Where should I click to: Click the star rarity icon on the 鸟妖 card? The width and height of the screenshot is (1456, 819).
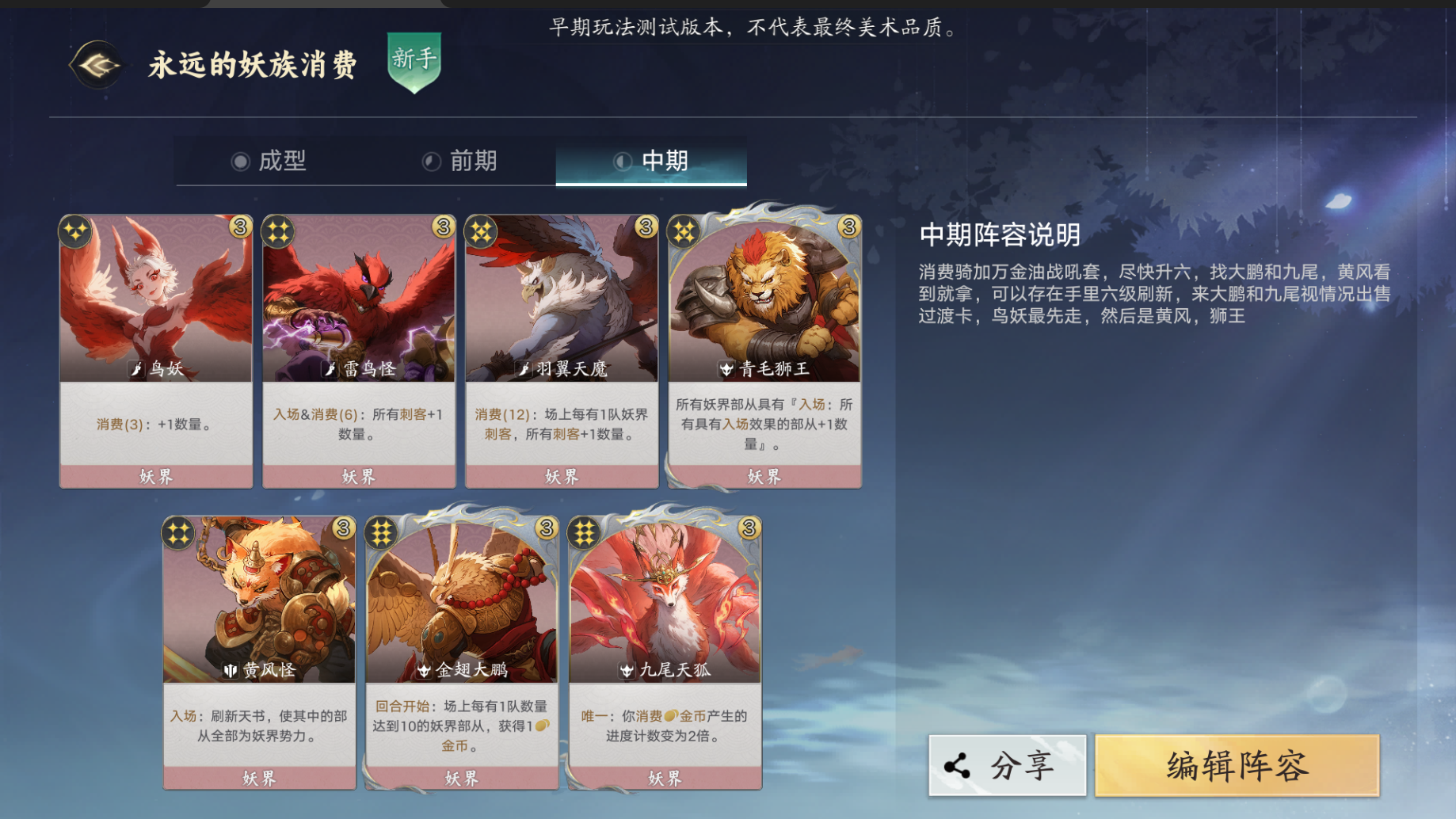[74, 230]
